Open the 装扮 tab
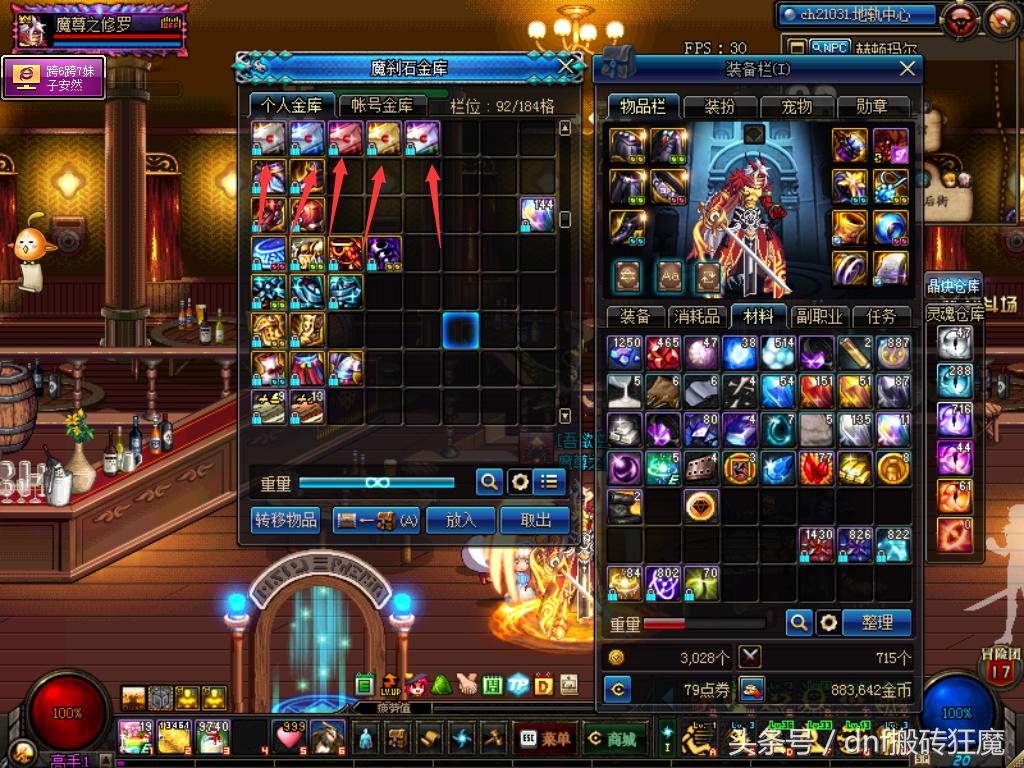1024x768 pixels. tap(720, 106)
